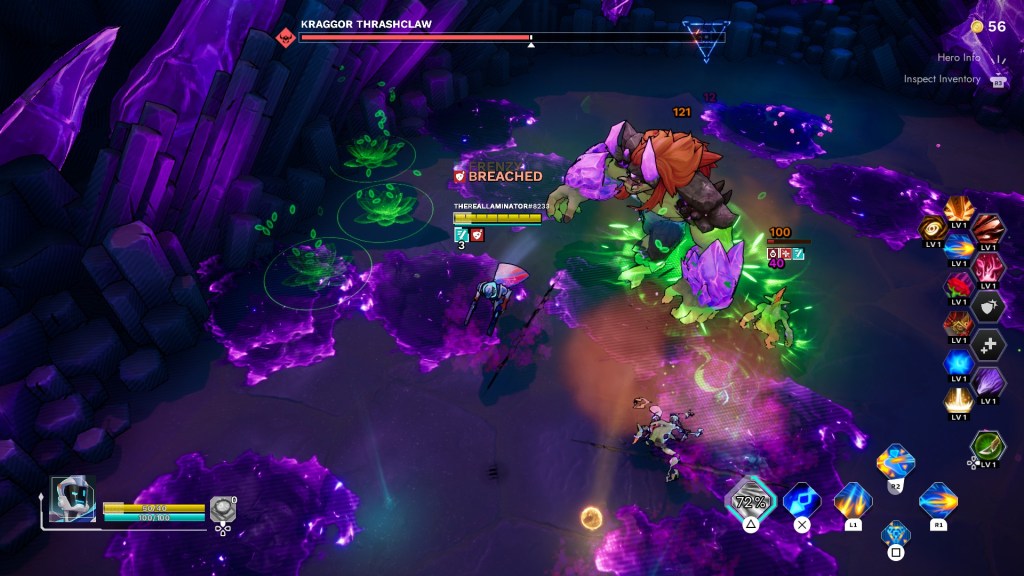The height and width of the screenshot is (576, 1024).
Task: Inspect the white plus-signs upgrade icon
Action: [x=988, y=345]
